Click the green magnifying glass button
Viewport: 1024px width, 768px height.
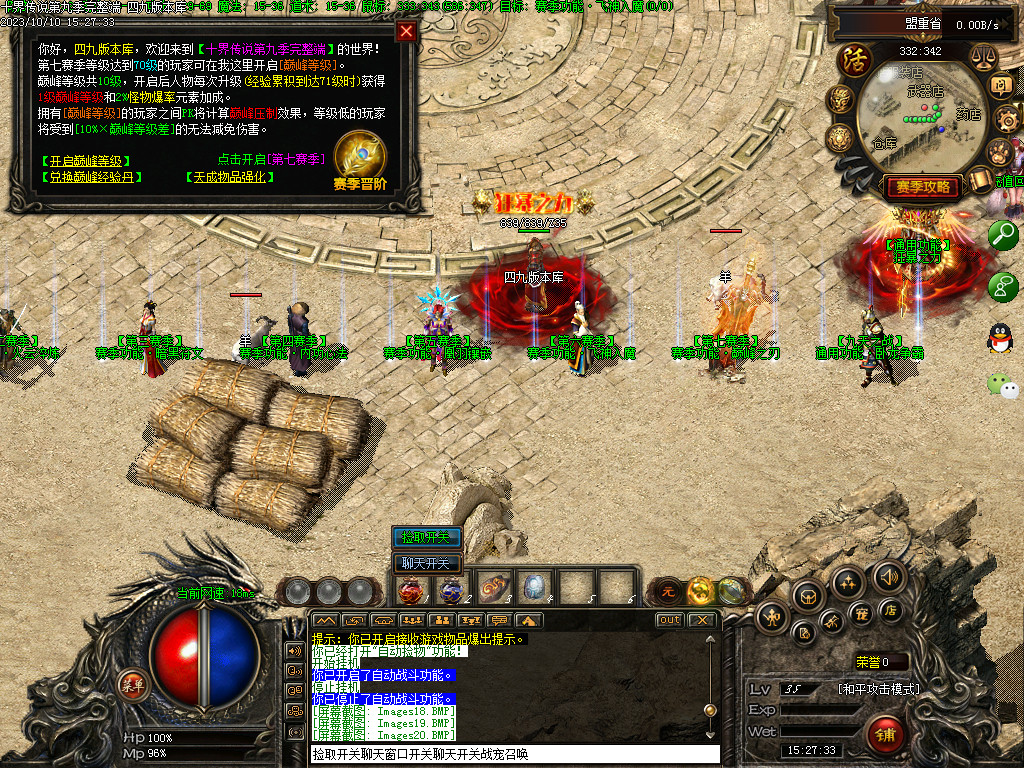point(1002,235)
